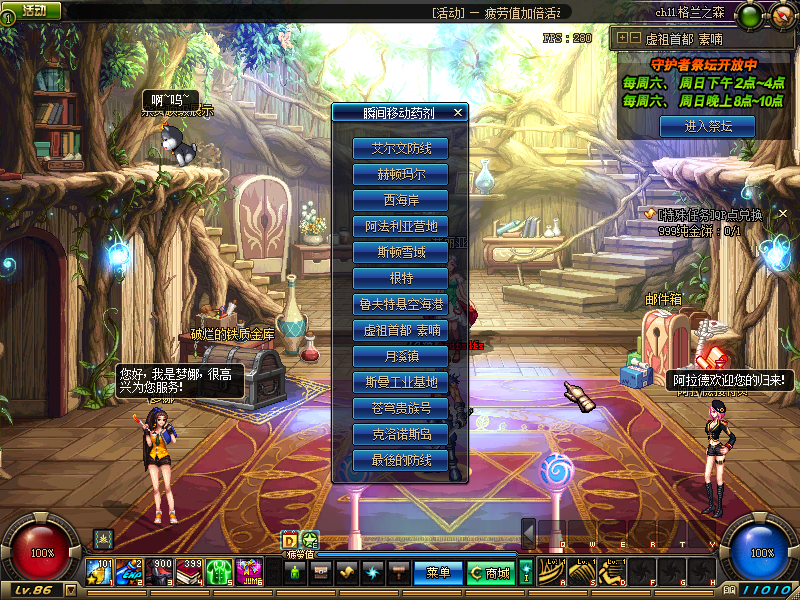
Task: Choose 赫顿玛尔 as destination
Action: tap(400, 174)
